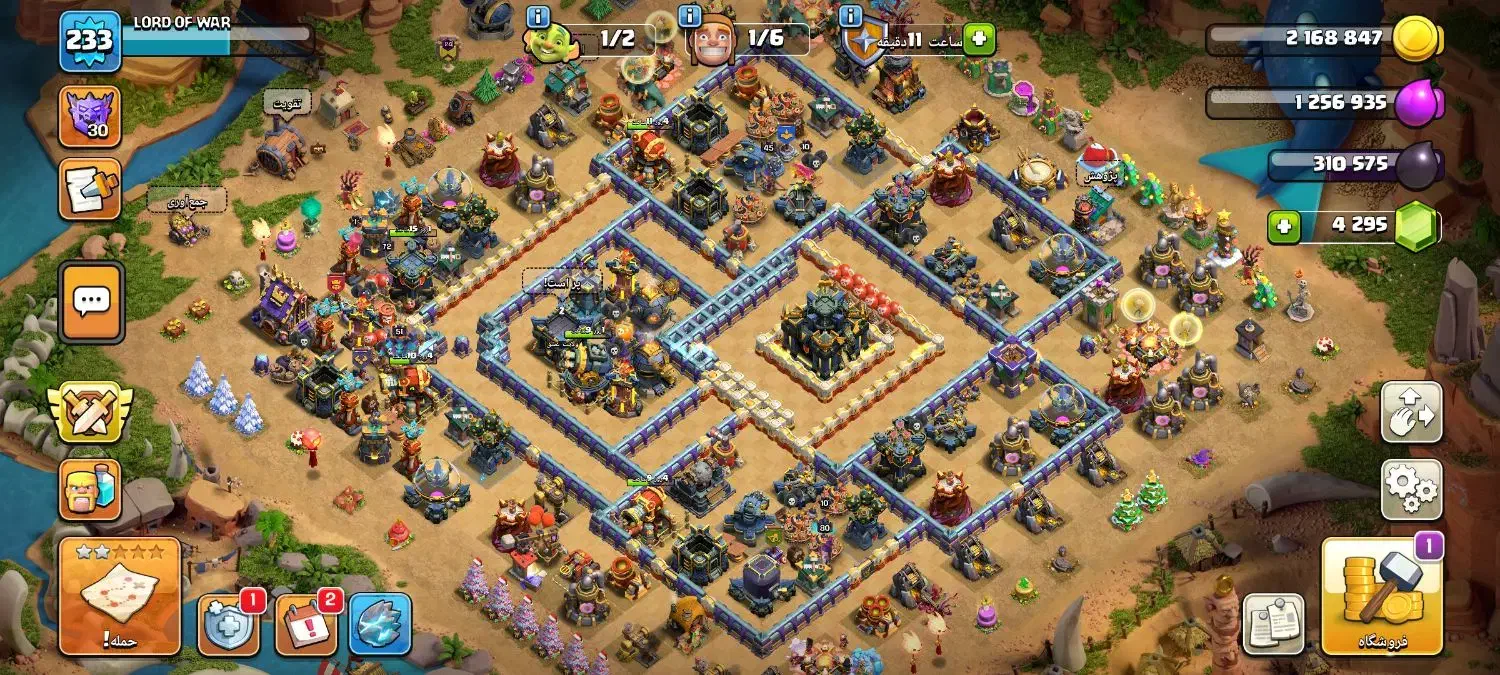Open the barbarian army training button
The width and height of the screenshot is (1500, 675).
pos(90,489)
